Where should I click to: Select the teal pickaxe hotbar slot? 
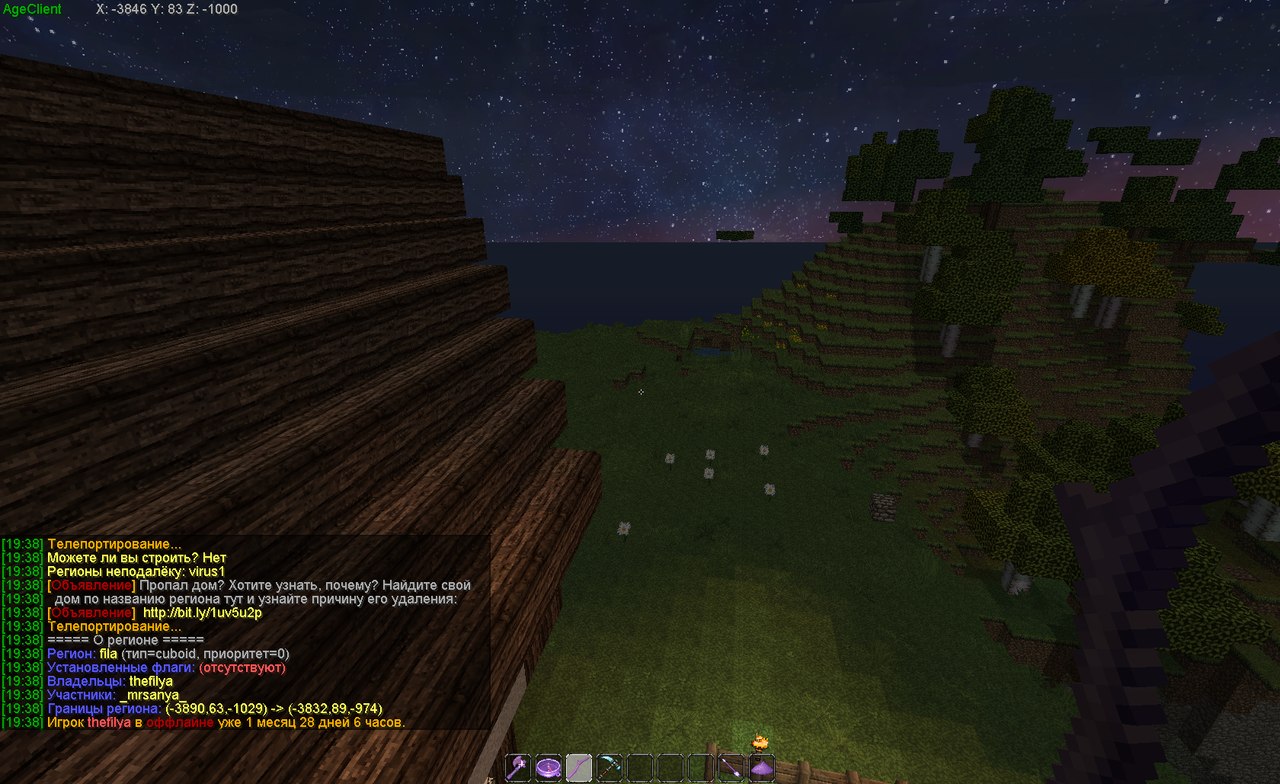[x=610, y=767]
